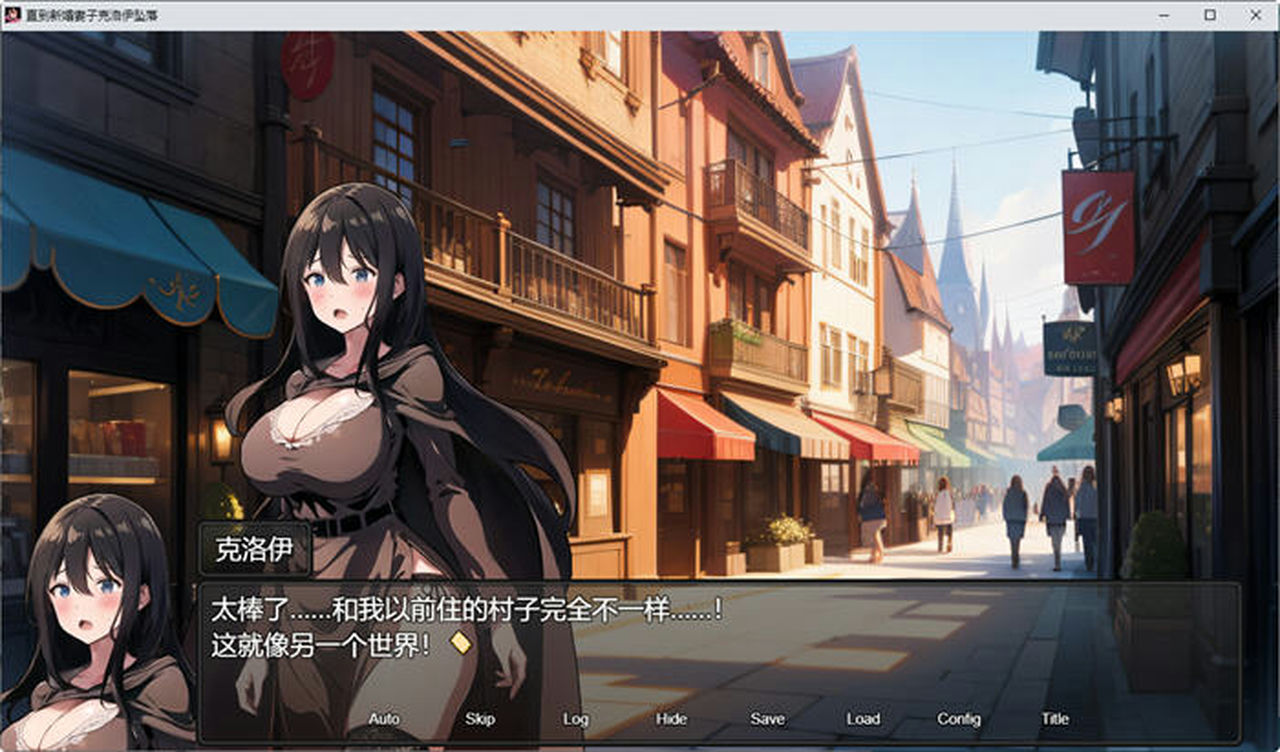Minimize the game window
Viewport: 1280px width, 752px height.
[x=1163, y=15]
